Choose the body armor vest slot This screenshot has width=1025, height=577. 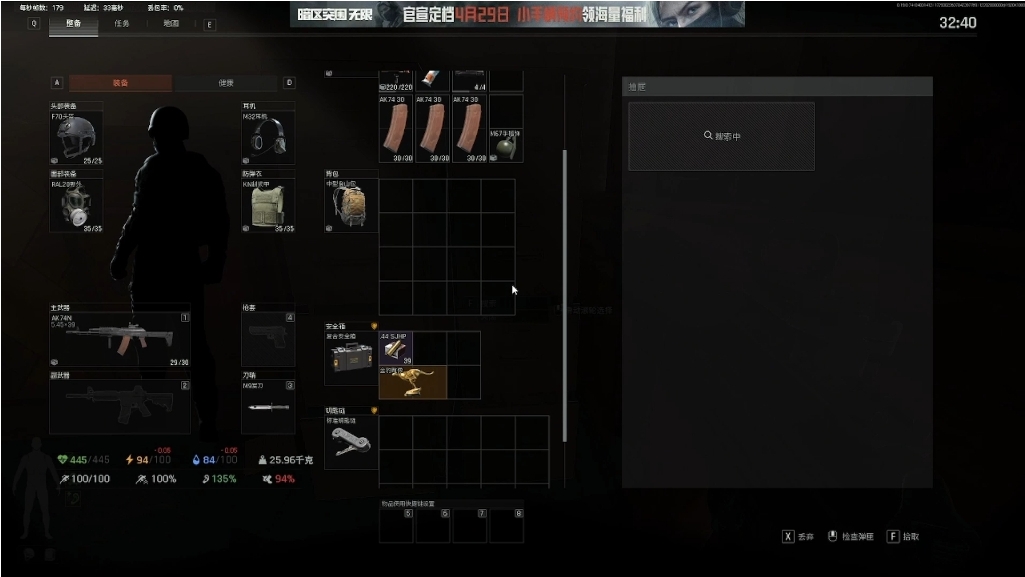268,205
